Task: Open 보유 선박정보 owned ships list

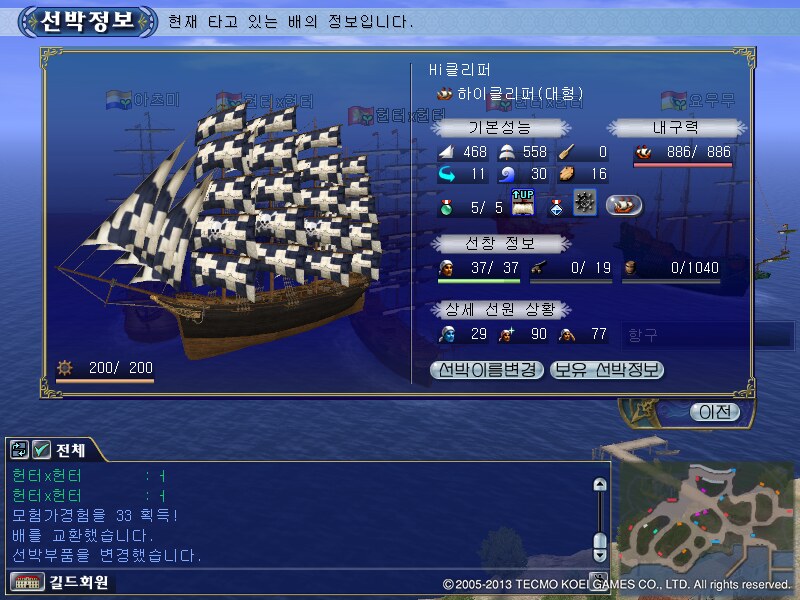Action: (x=607, y=370)
